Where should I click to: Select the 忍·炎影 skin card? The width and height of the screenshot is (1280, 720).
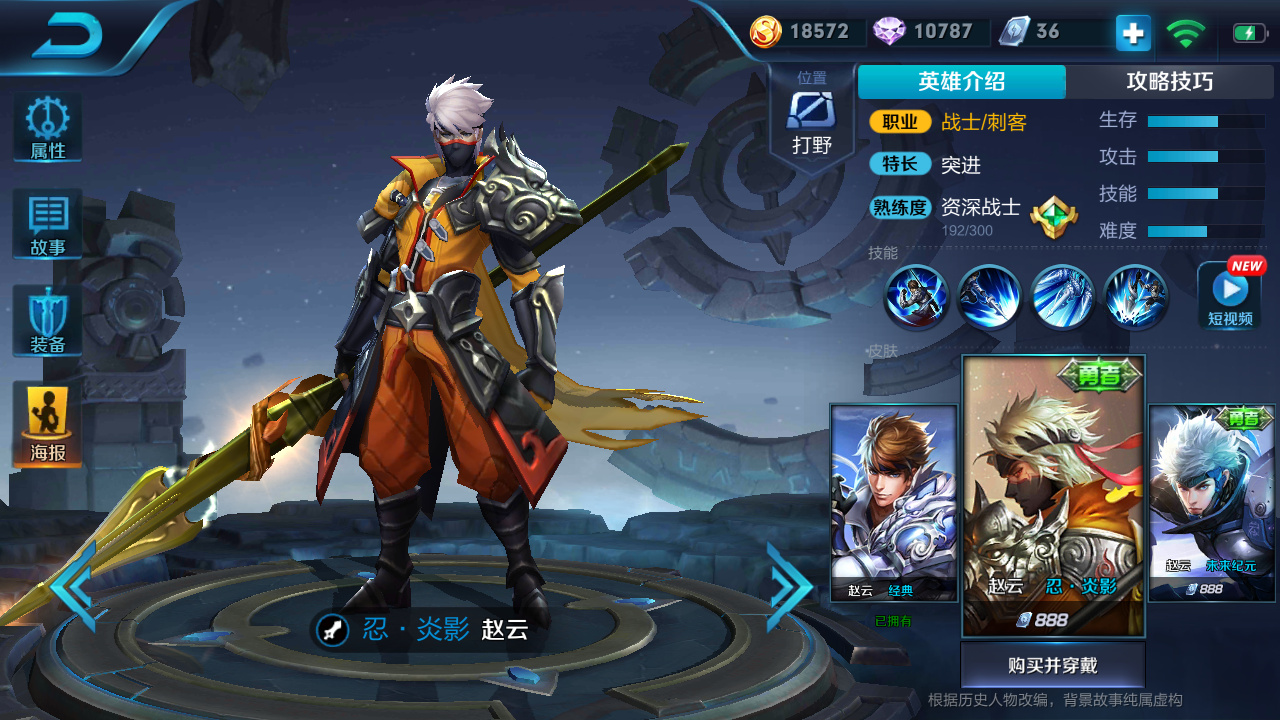click(x=1053, y=496)
